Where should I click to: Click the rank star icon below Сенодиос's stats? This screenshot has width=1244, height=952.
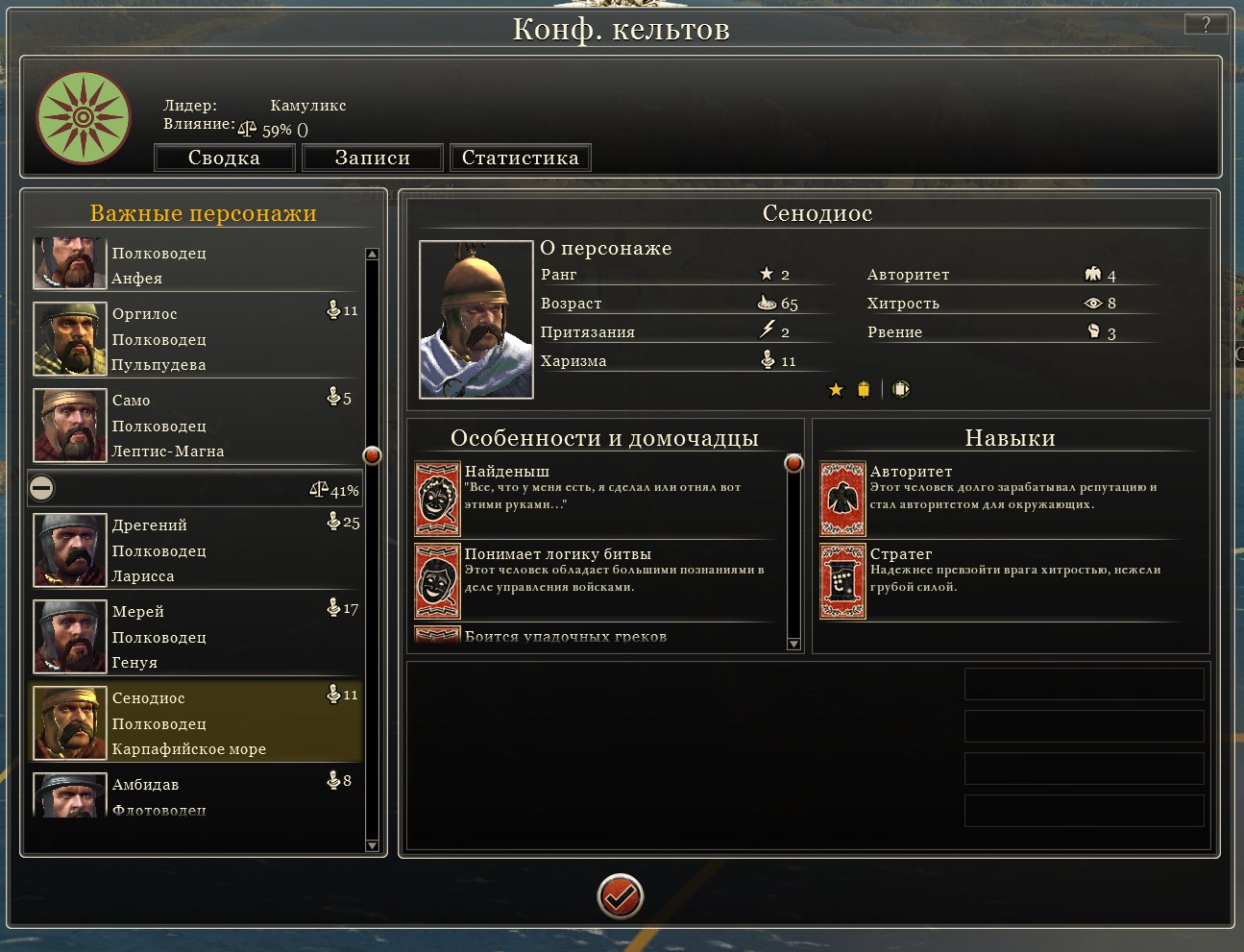click(834, 390)
